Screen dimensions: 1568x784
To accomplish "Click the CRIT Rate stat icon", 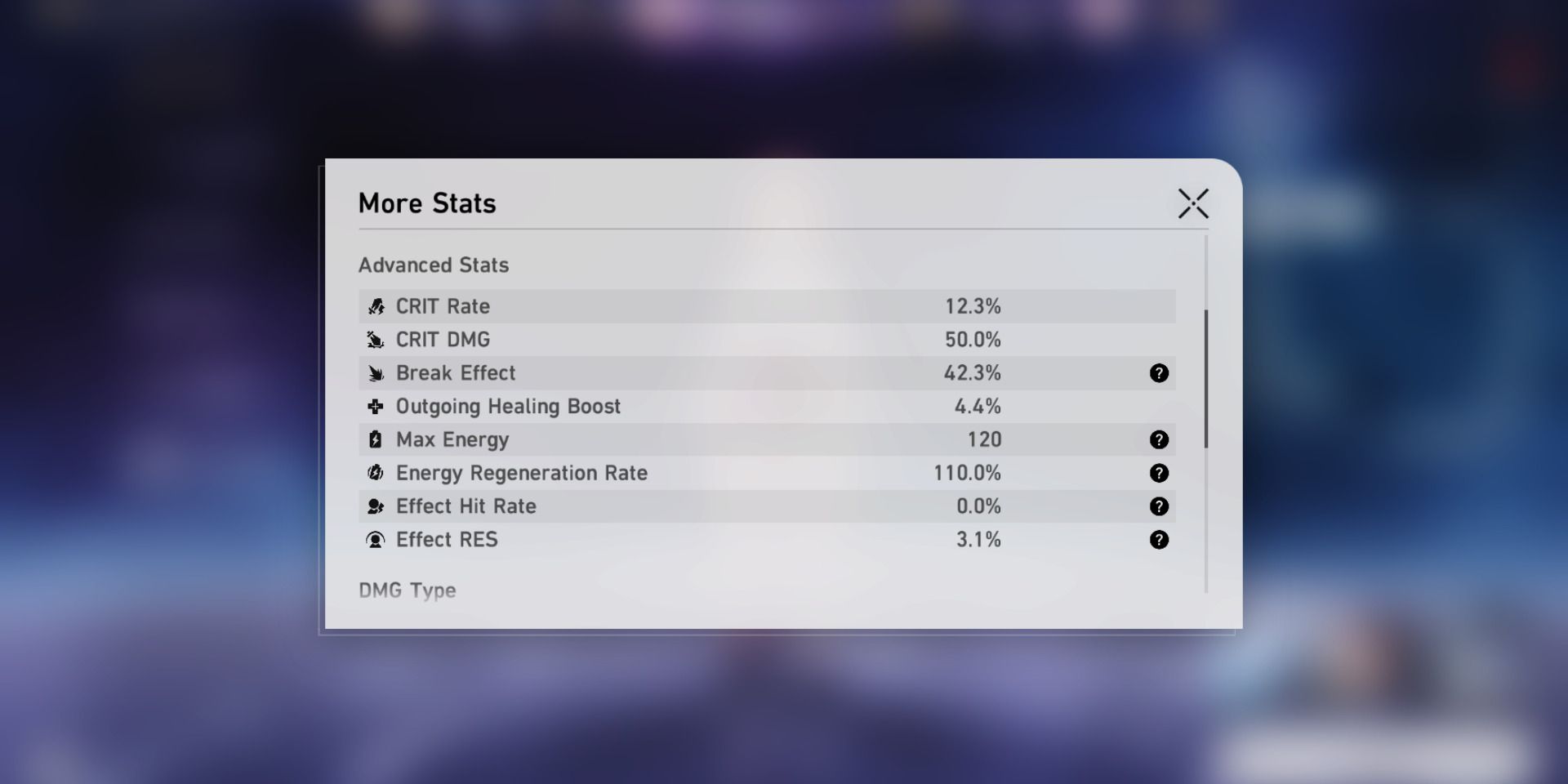I will (375, 306).
